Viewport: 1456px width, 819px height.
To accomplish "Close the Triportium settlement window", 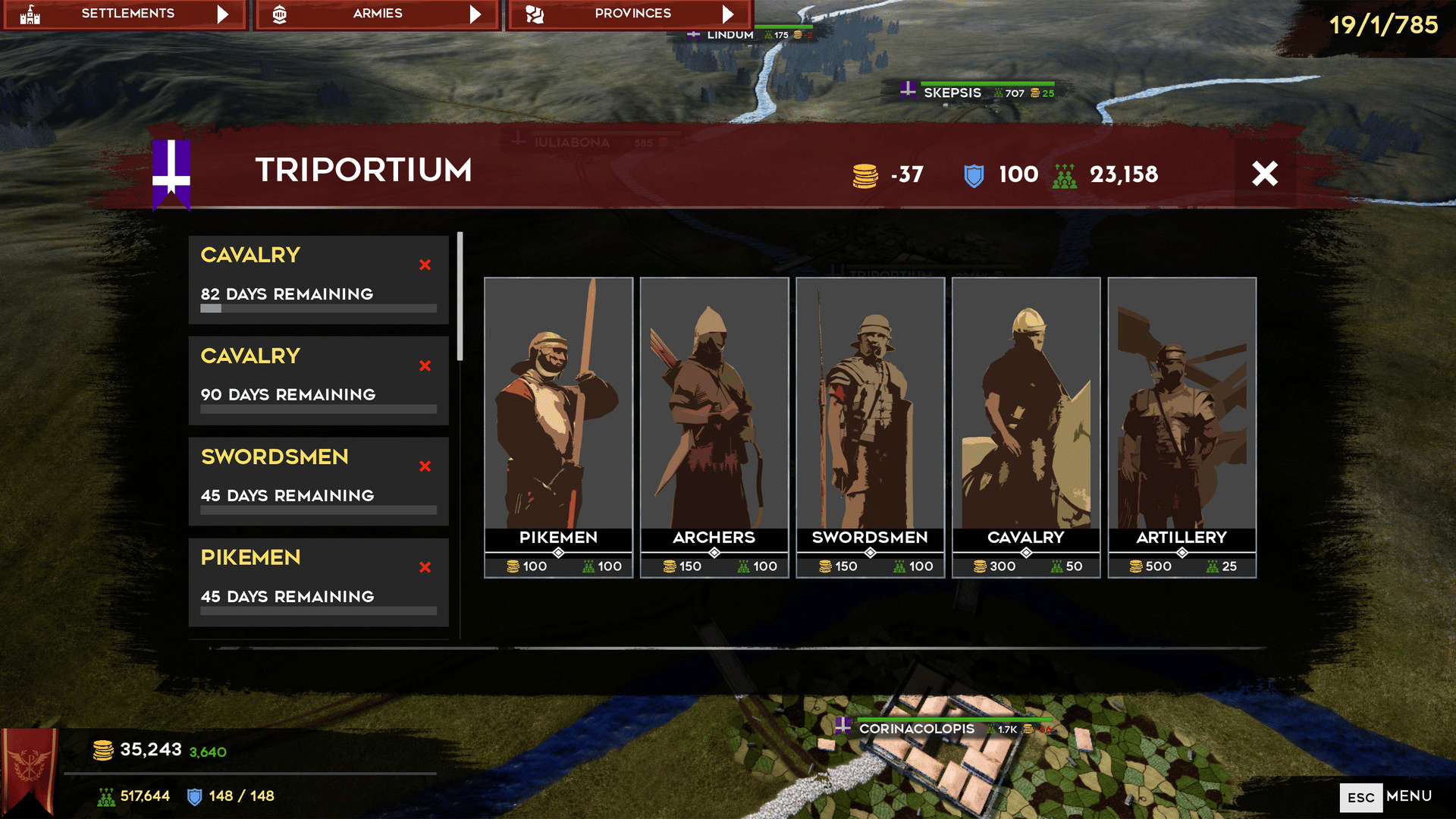I will pyautogui.click(x=1264, y=174).
